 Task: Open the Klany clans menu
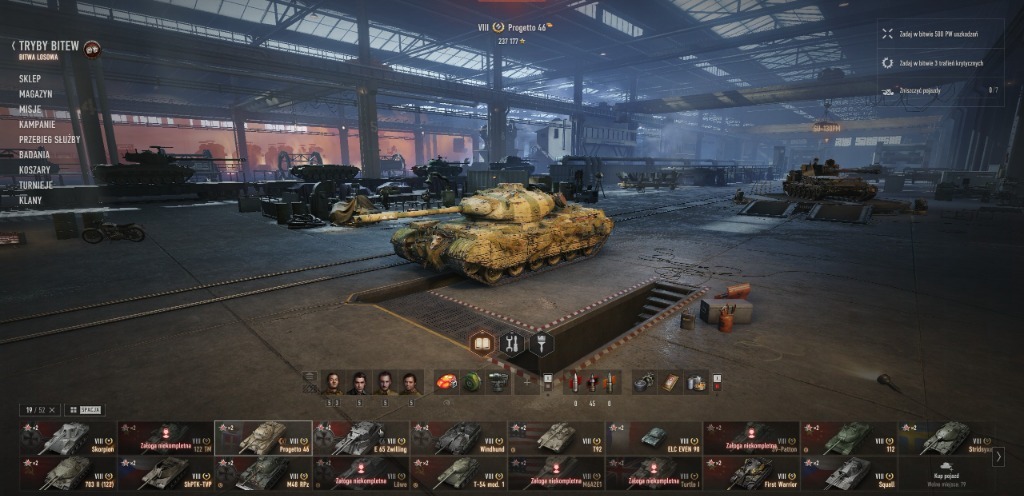coord(30,200)
